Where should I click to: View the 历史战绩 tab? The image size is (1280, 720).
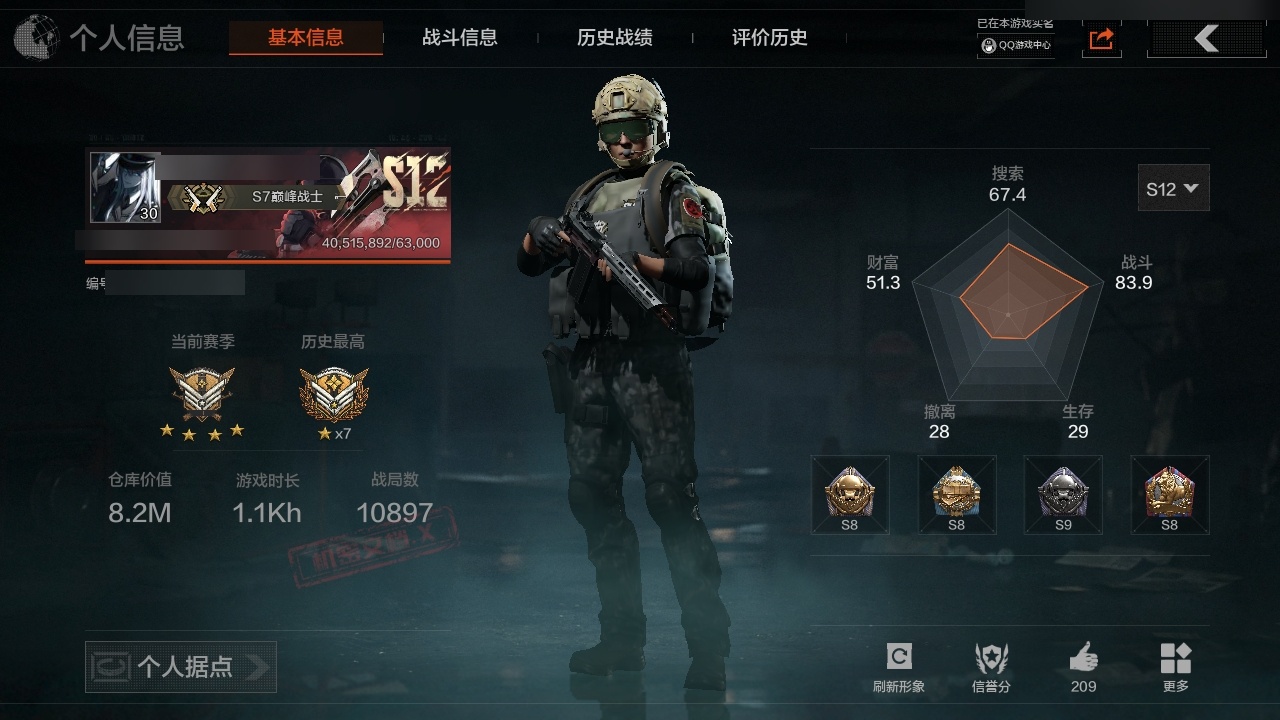tap(614, 38)
